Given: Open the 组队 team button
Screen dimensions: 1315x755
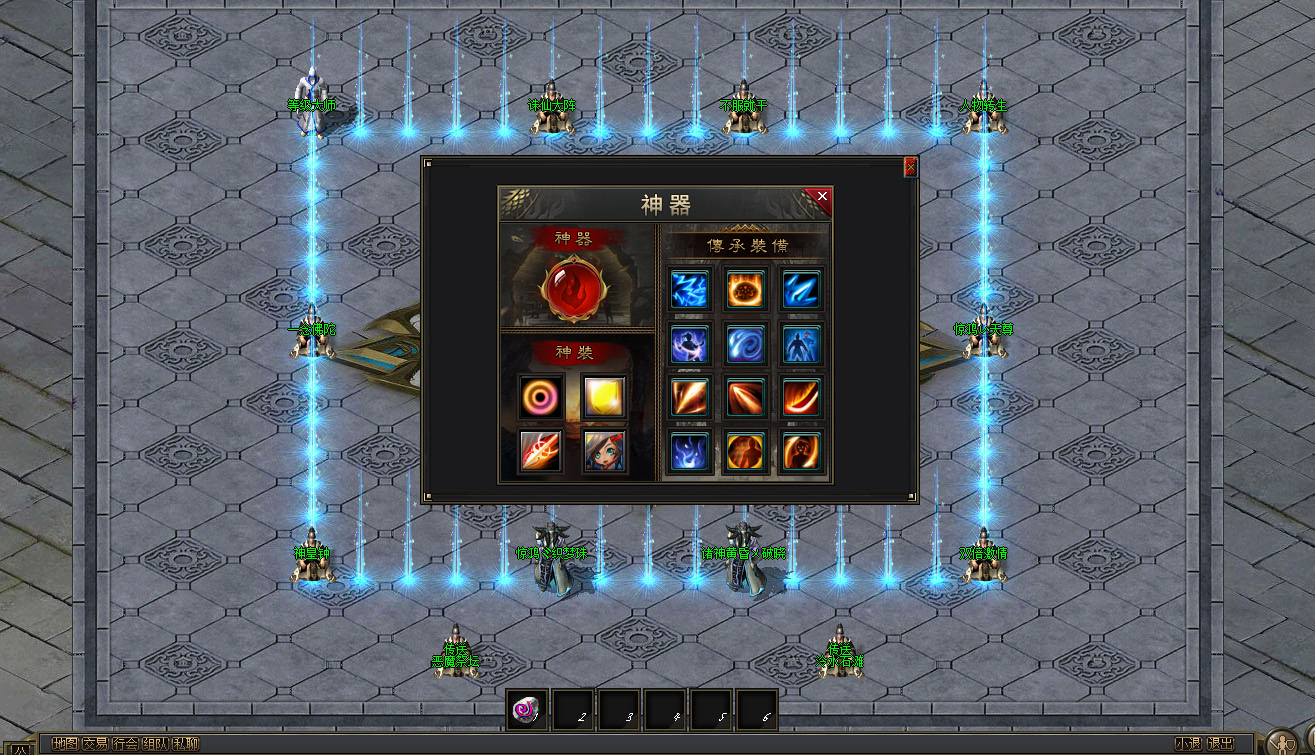Looking at the screenshot, I should click(155, 744).
